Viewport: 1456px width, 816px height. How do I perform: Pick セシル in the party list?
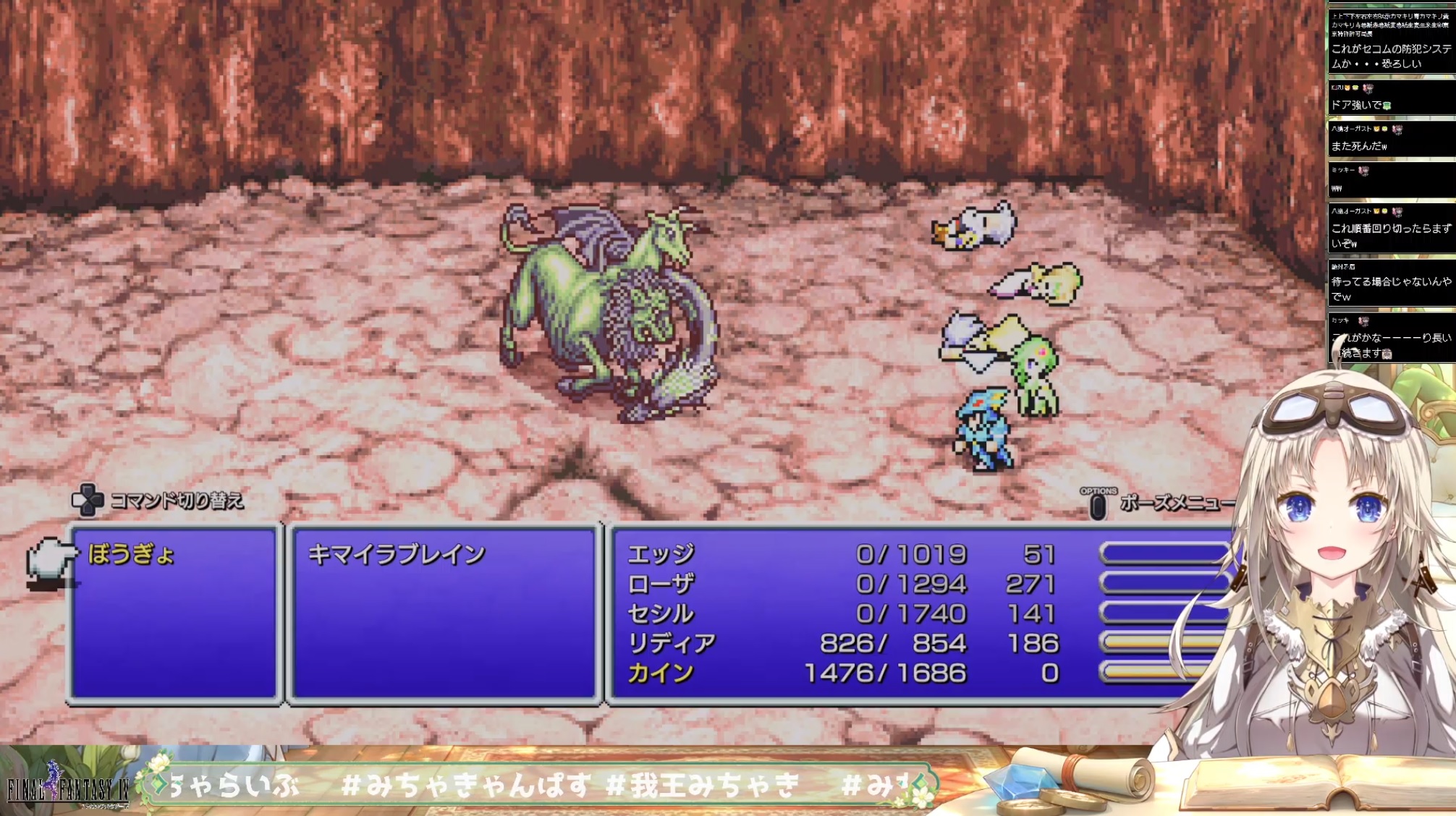(x=661, y=614)
